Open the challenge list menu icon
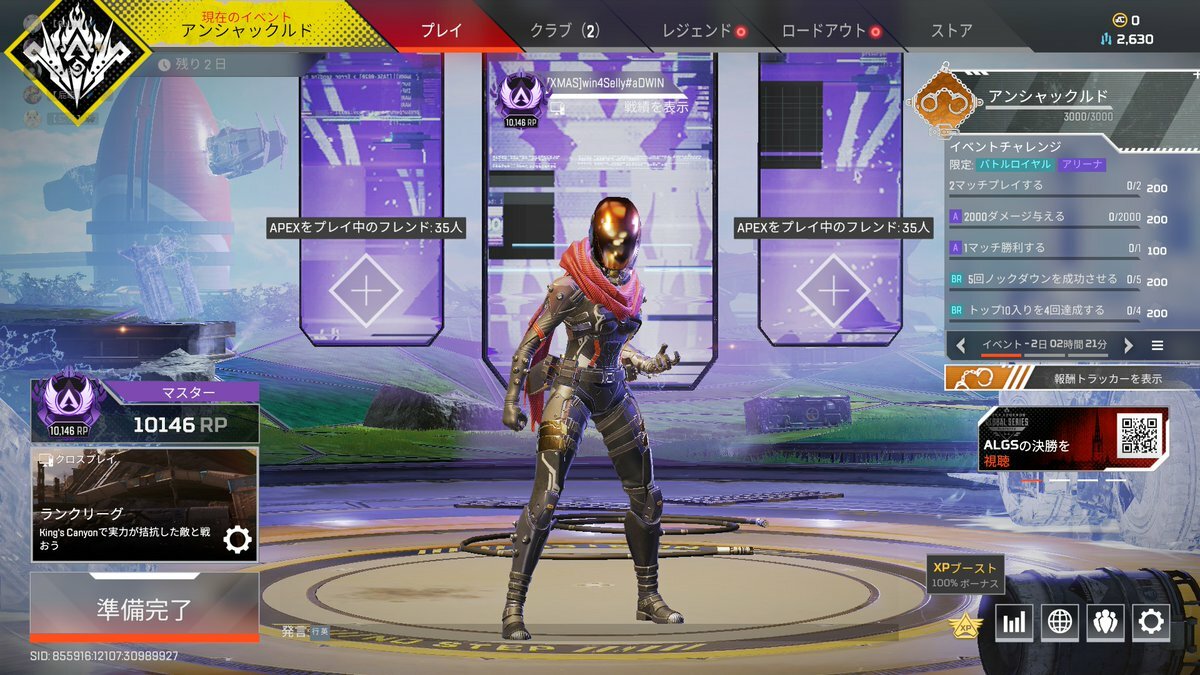The width and height of the screenshot is (1200, 675). (x=1157, y=345)
